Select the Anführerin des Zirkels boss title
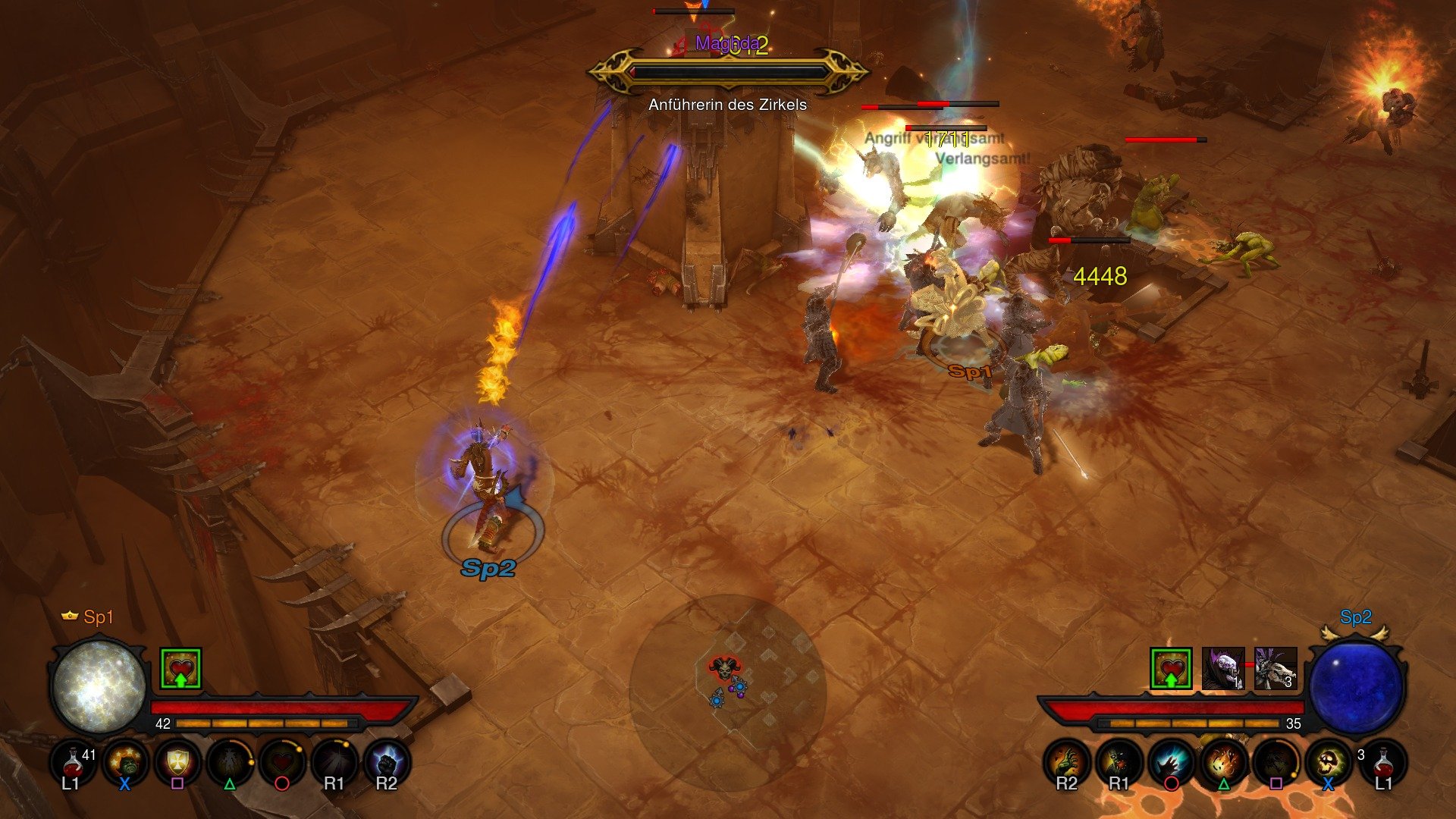The image size is (1456, 819). (x=726, y=106)
